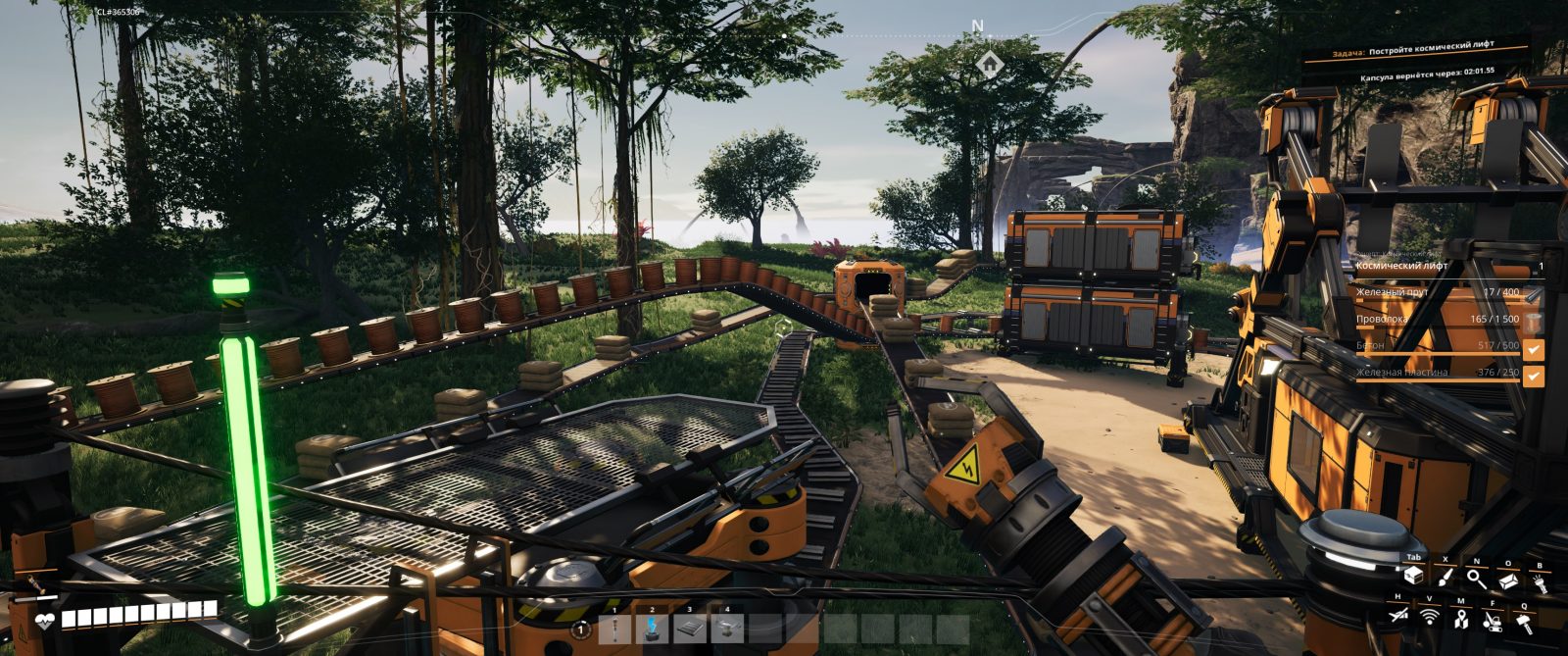Screen dimensions: 1568x656
Task: Activate the wireless signal scanner icon
Action: (1430, 617)
